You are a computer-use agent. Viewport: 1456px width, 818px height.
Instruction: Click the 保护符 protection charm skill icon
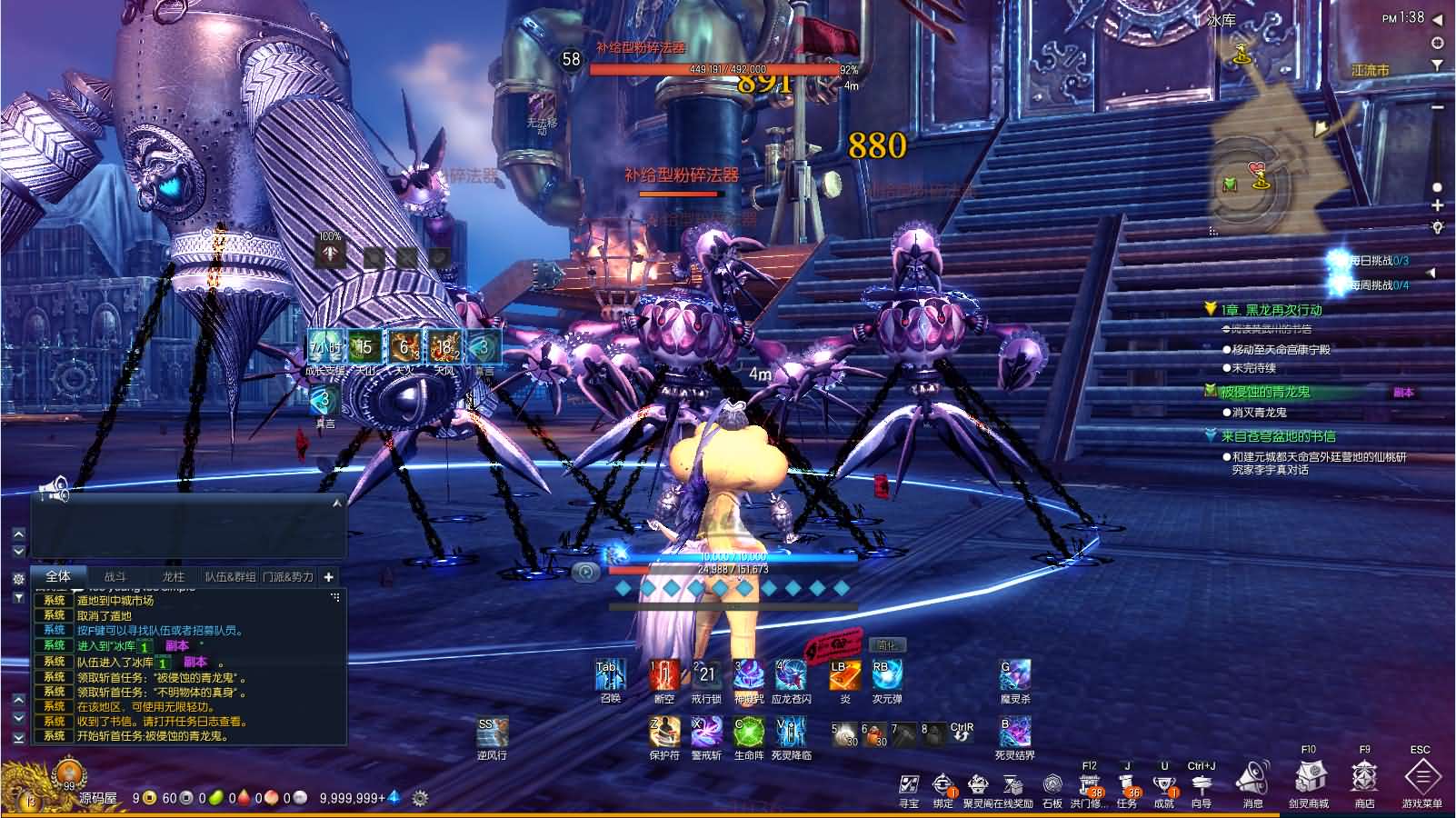coord(664,732)
